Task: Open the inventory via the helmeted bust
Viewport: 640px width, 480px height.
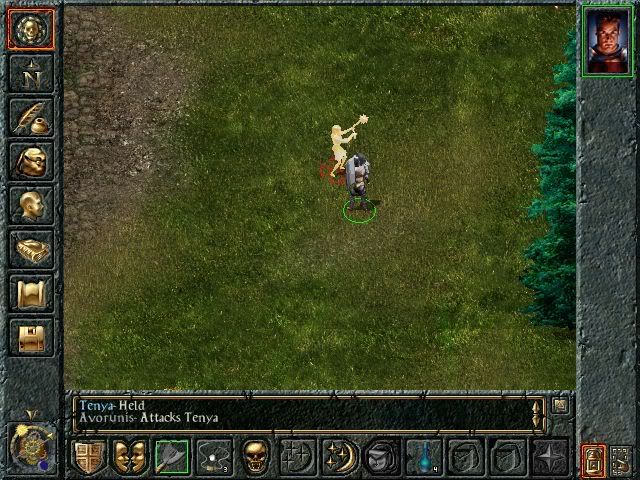Action: point(30,161)
